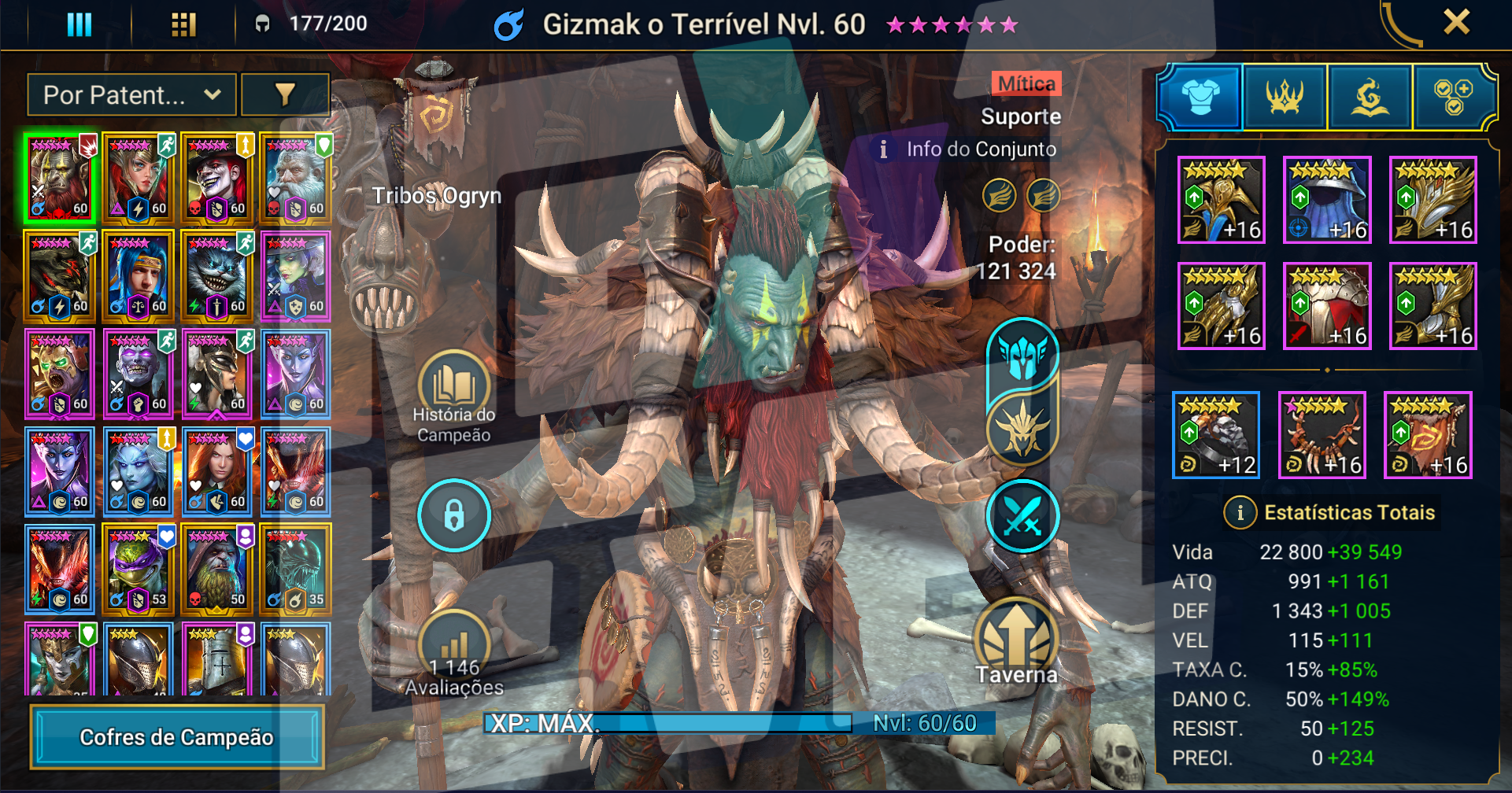Close the champion screen with the X
Screen dimensions: 1512x793
pos(1456,22)
